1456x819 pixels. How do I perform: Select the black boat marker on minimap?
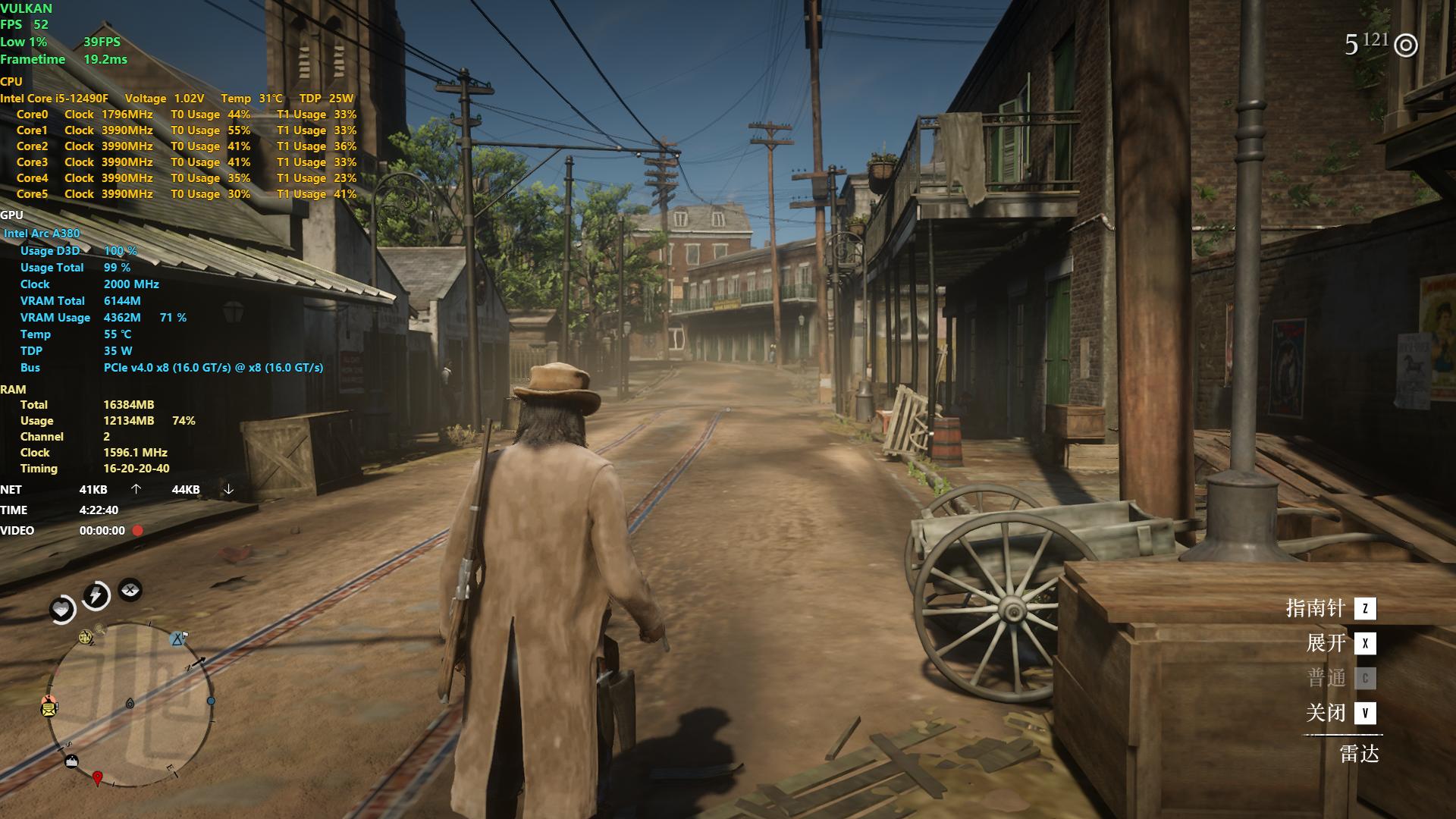pos(71,761)
